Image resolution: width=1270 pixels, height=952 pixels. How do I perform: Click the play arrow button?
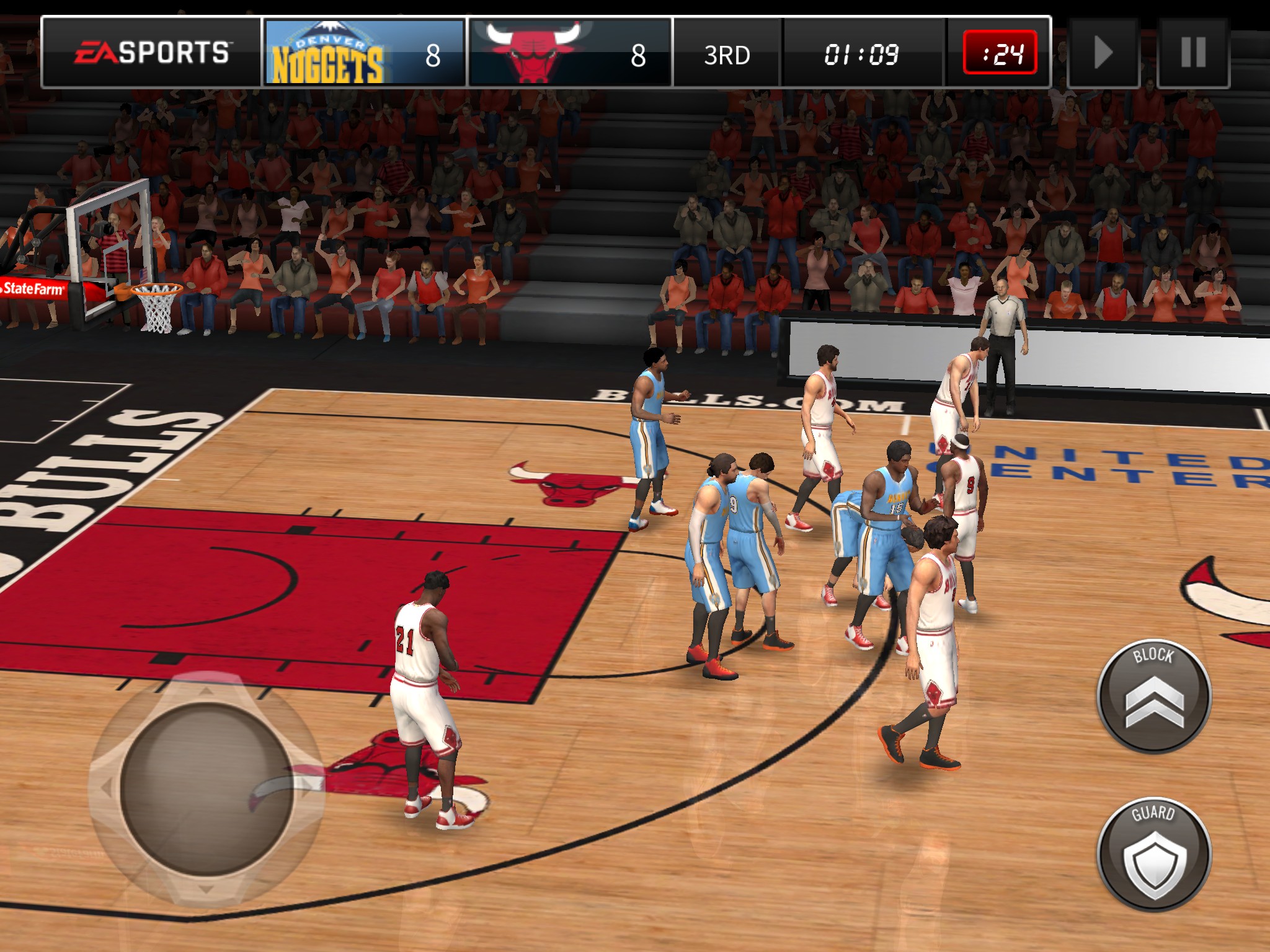(x=1103, y=53)
